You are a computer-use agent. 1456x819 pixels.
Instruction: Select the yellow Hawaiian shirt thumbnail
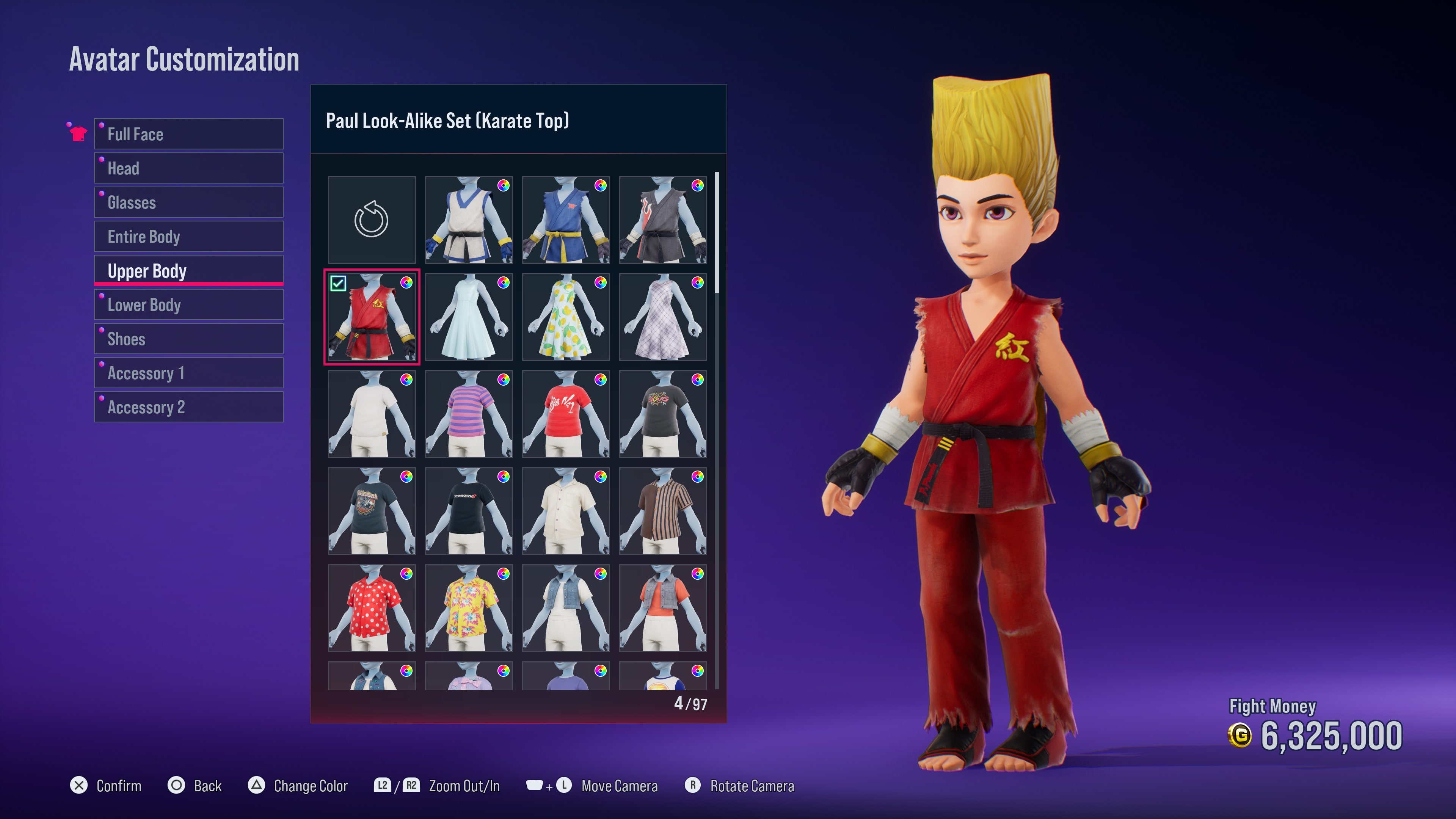pos(469,609)
